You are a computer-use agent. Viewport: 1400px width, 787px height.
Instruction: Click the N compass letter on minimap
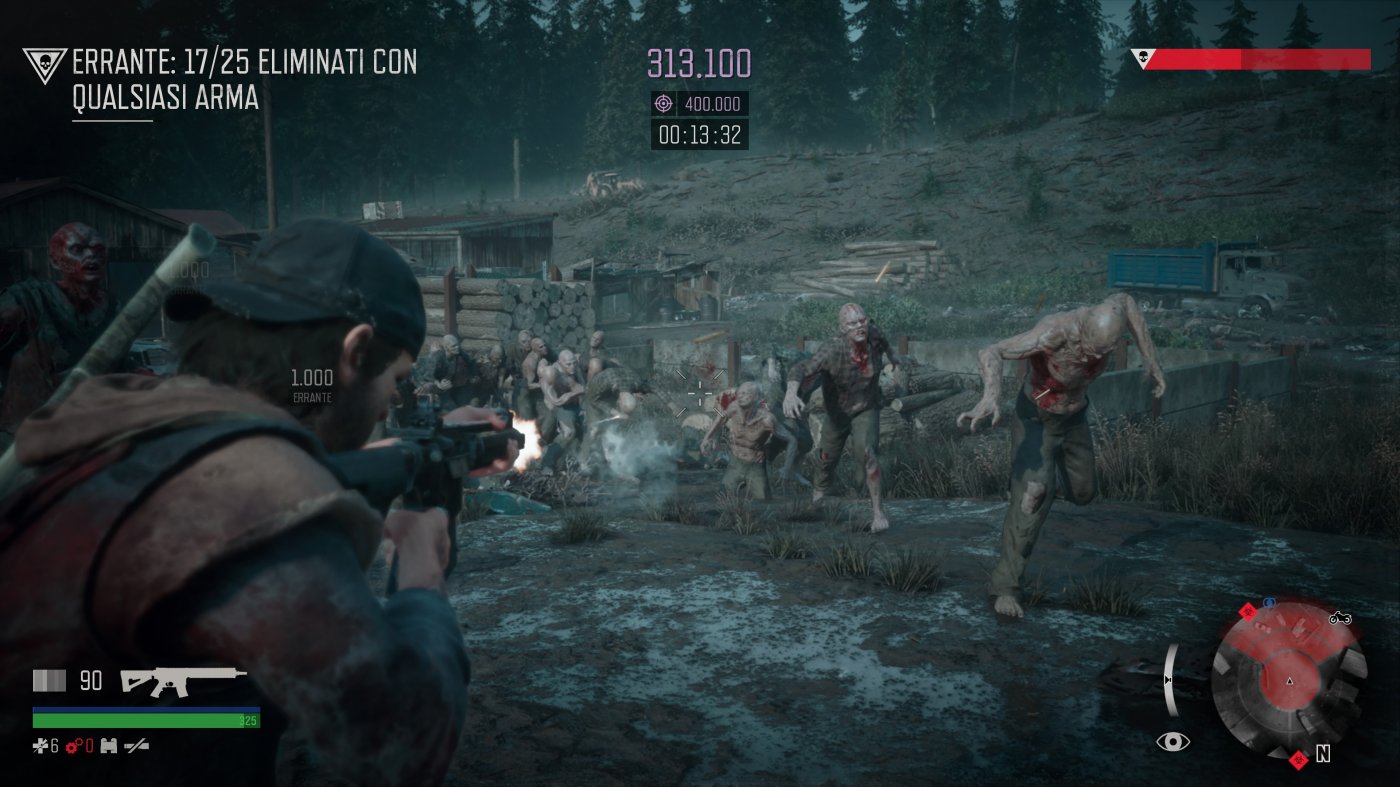coord(1324,752)
